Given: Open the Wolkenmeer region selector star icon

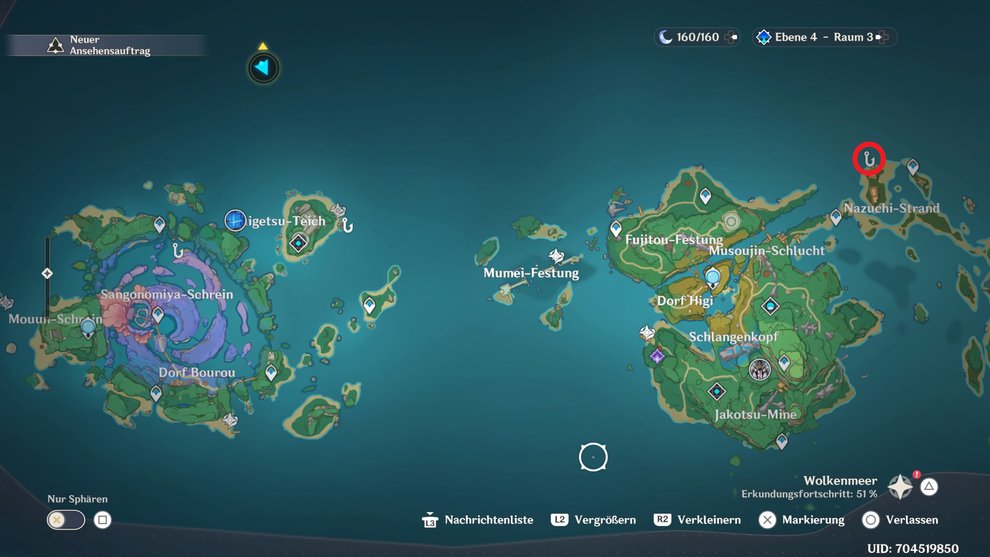Looking at the screenshot, I should coord(901,486).
